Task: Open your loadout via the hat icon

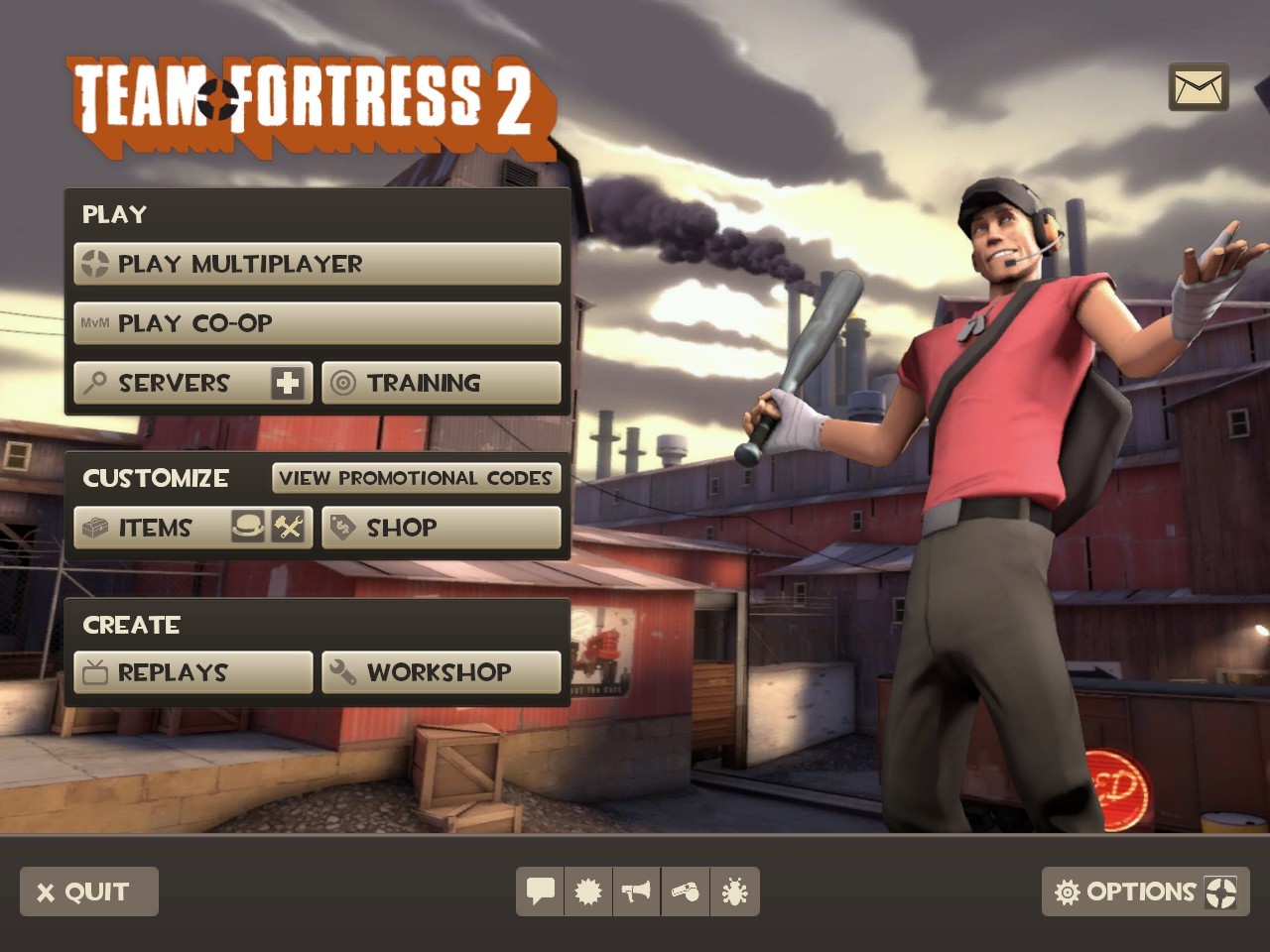Action: (250, 528)
